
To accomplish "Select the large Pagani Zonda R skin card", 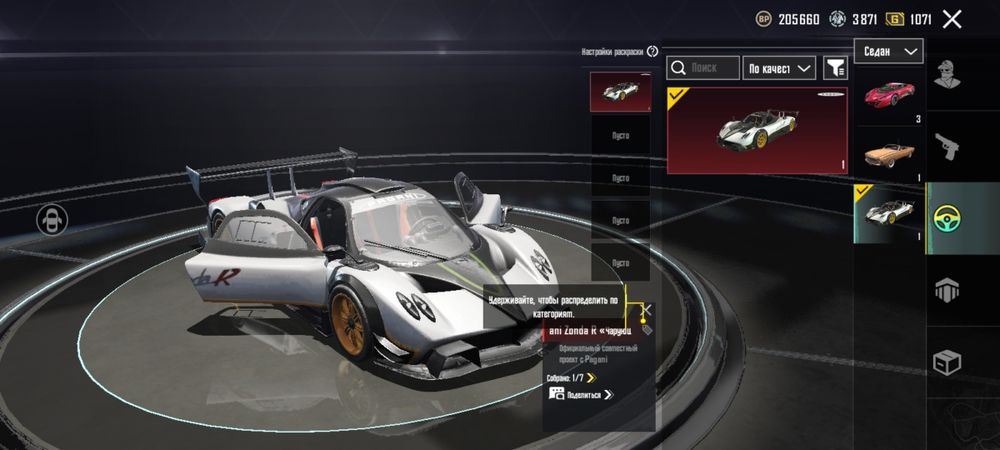I will 757,130.
